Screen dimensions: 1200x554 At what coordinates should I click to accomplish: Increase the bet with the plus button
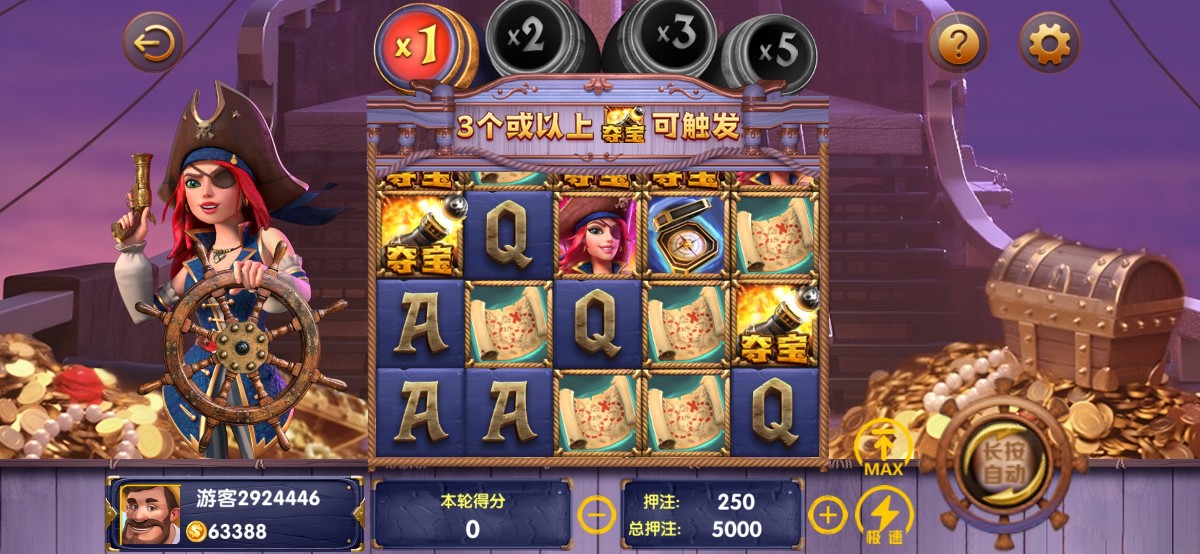point(827,515)
